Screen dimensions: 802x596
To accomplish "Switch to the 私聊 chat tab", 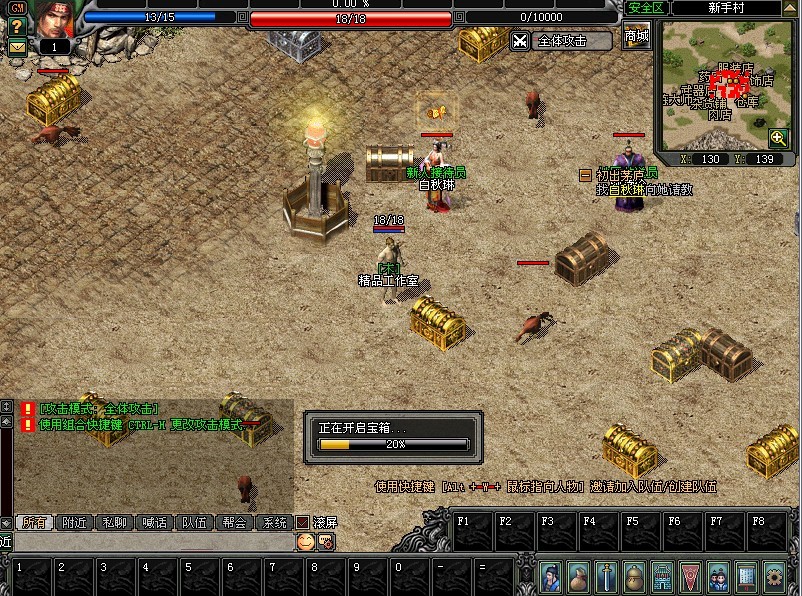I will point(115,522).
